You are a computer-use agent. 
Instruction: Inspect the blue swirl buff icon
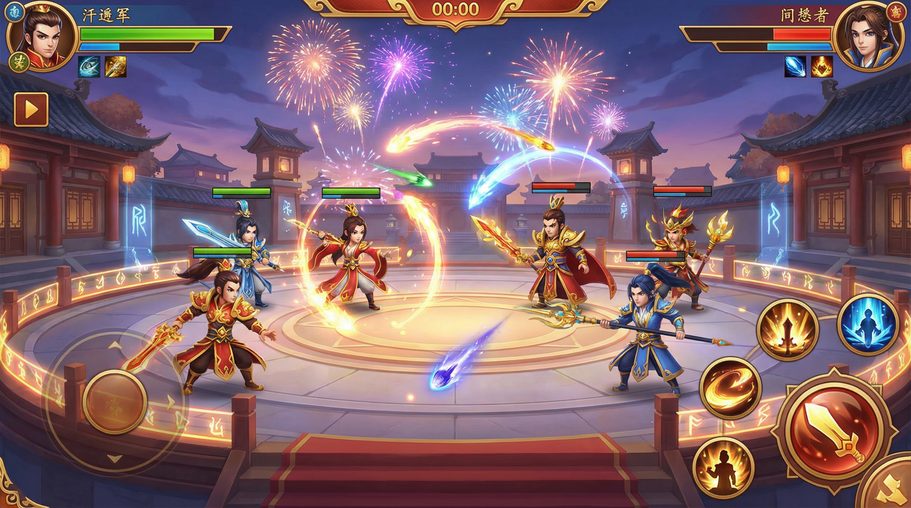coord(90,66)
